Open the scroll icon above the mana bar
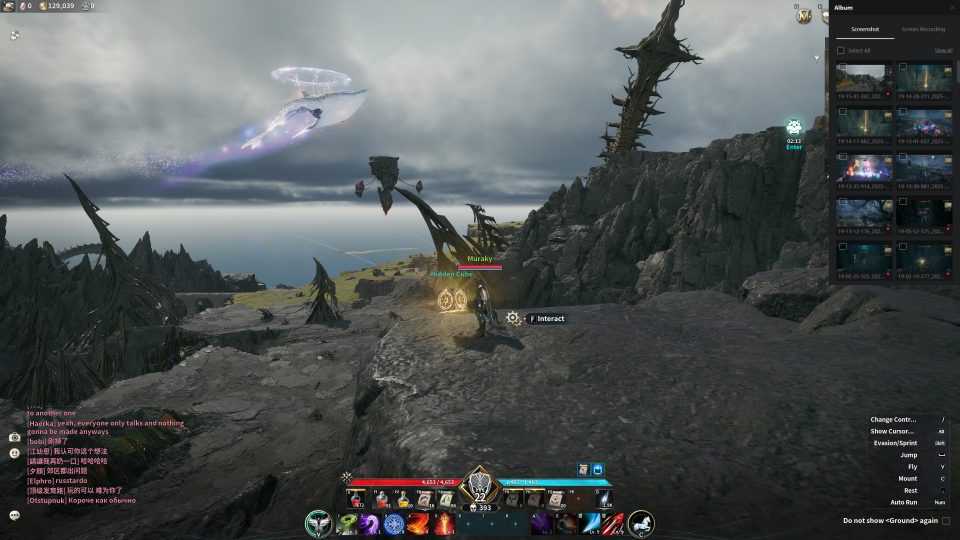The width and height of the screenshot is (960, 540). 582,469
